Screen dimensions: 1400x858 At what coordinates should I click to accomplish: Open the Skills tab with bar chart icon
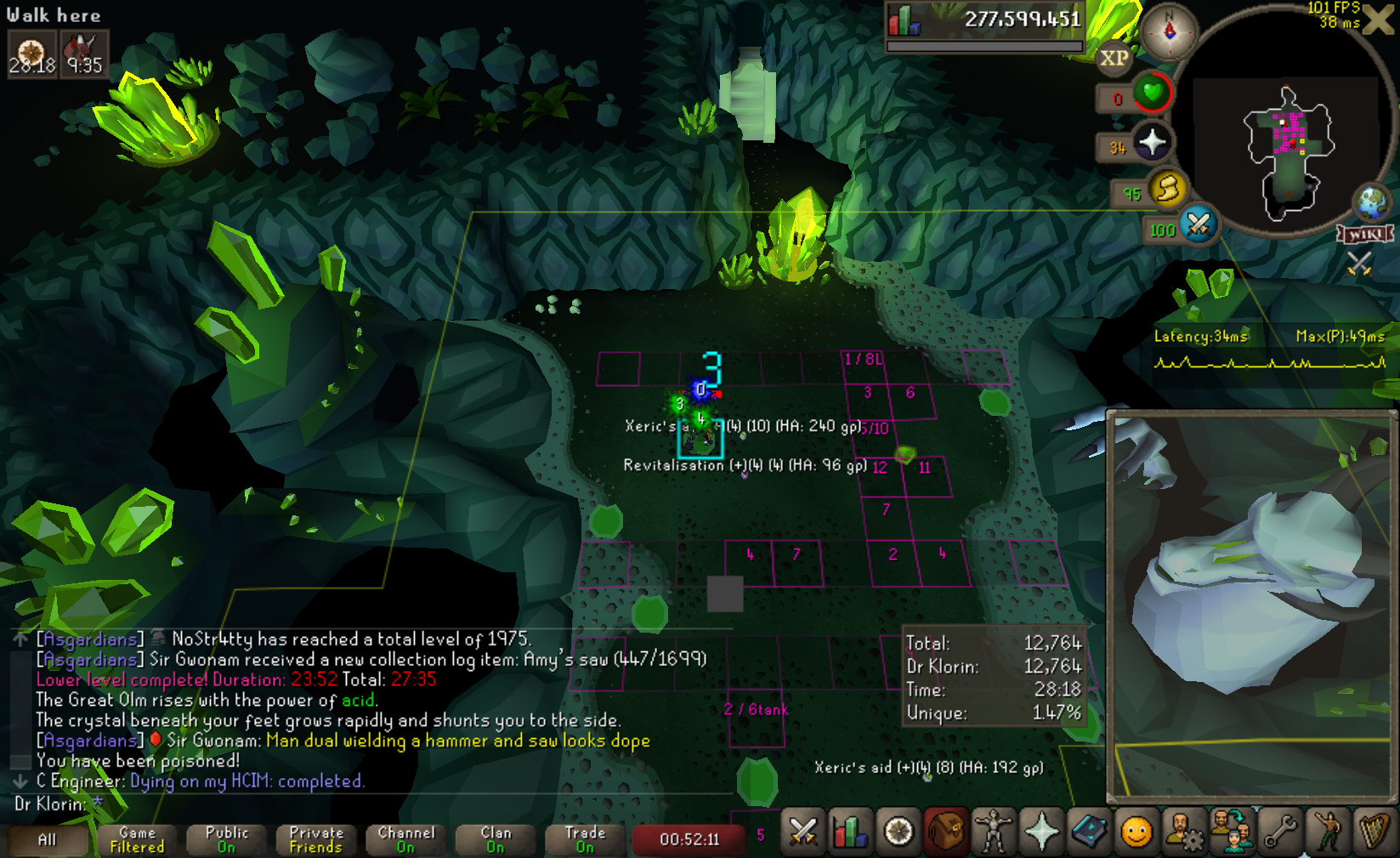point(849,831)
